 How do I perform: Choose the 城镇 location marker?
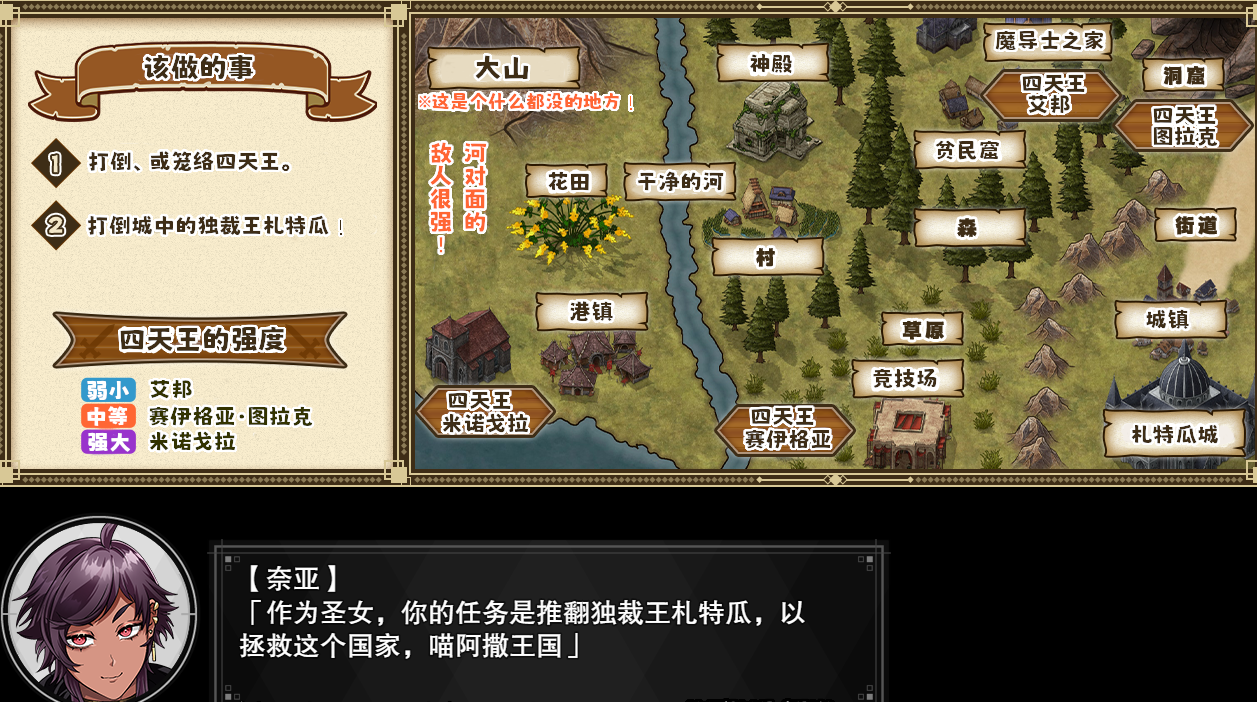coord(1170,320)
